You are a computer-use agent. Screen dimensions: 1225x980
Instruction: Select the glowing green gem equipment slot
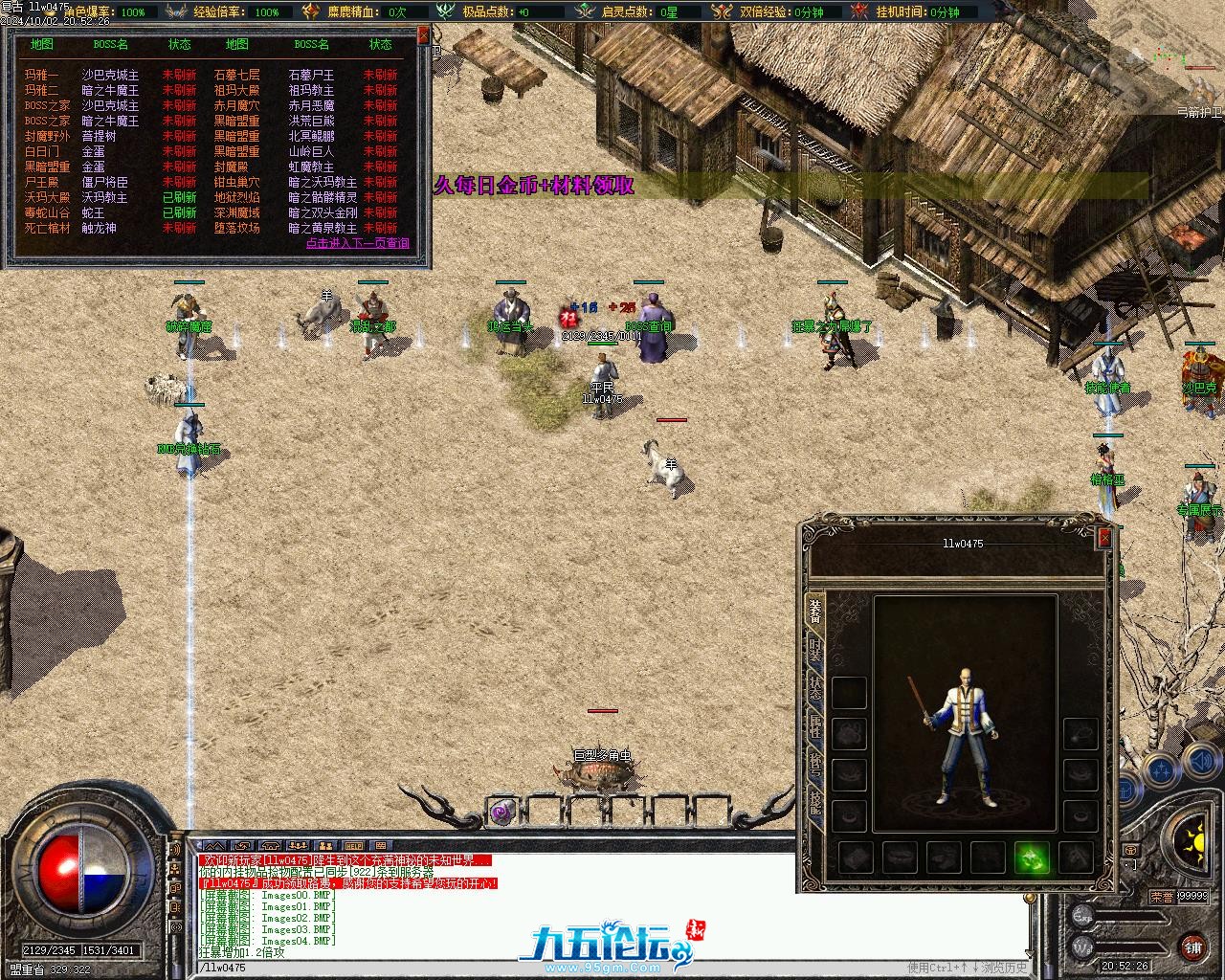[1032, 857]
